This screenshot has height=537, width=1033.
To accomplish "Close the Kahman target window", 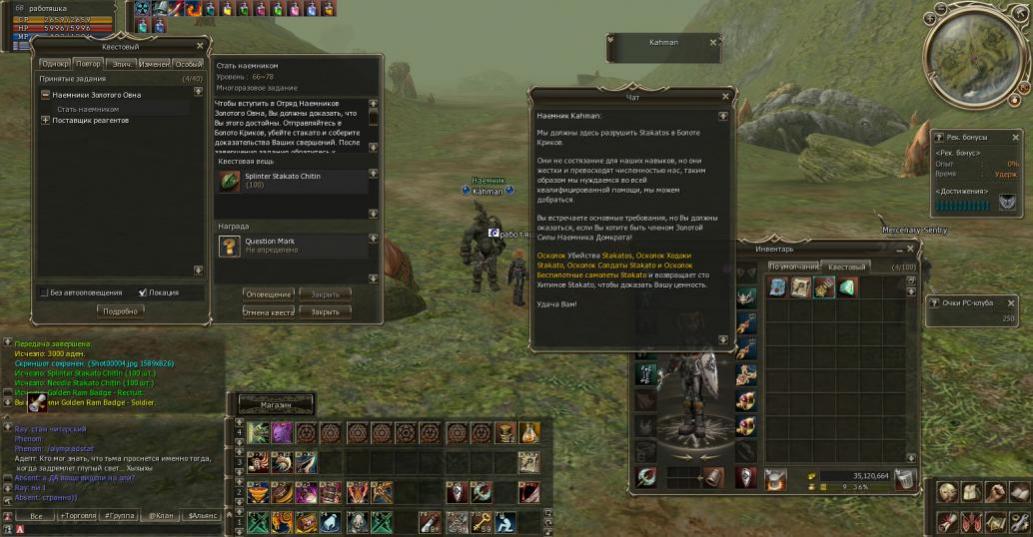I will click(713, 42).
